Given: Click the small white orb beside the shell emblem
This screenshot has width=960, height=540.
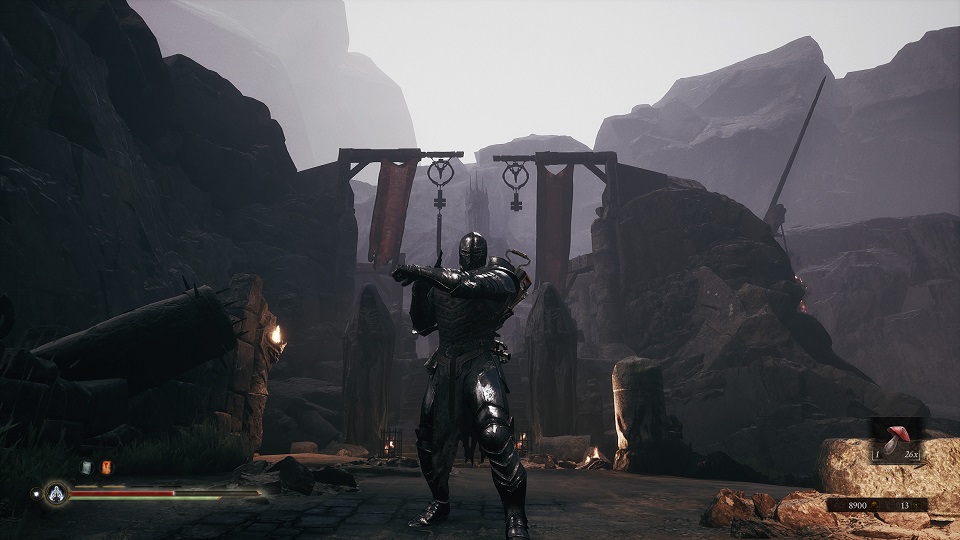Looking at the screenshot, I should tap(36, 492).
